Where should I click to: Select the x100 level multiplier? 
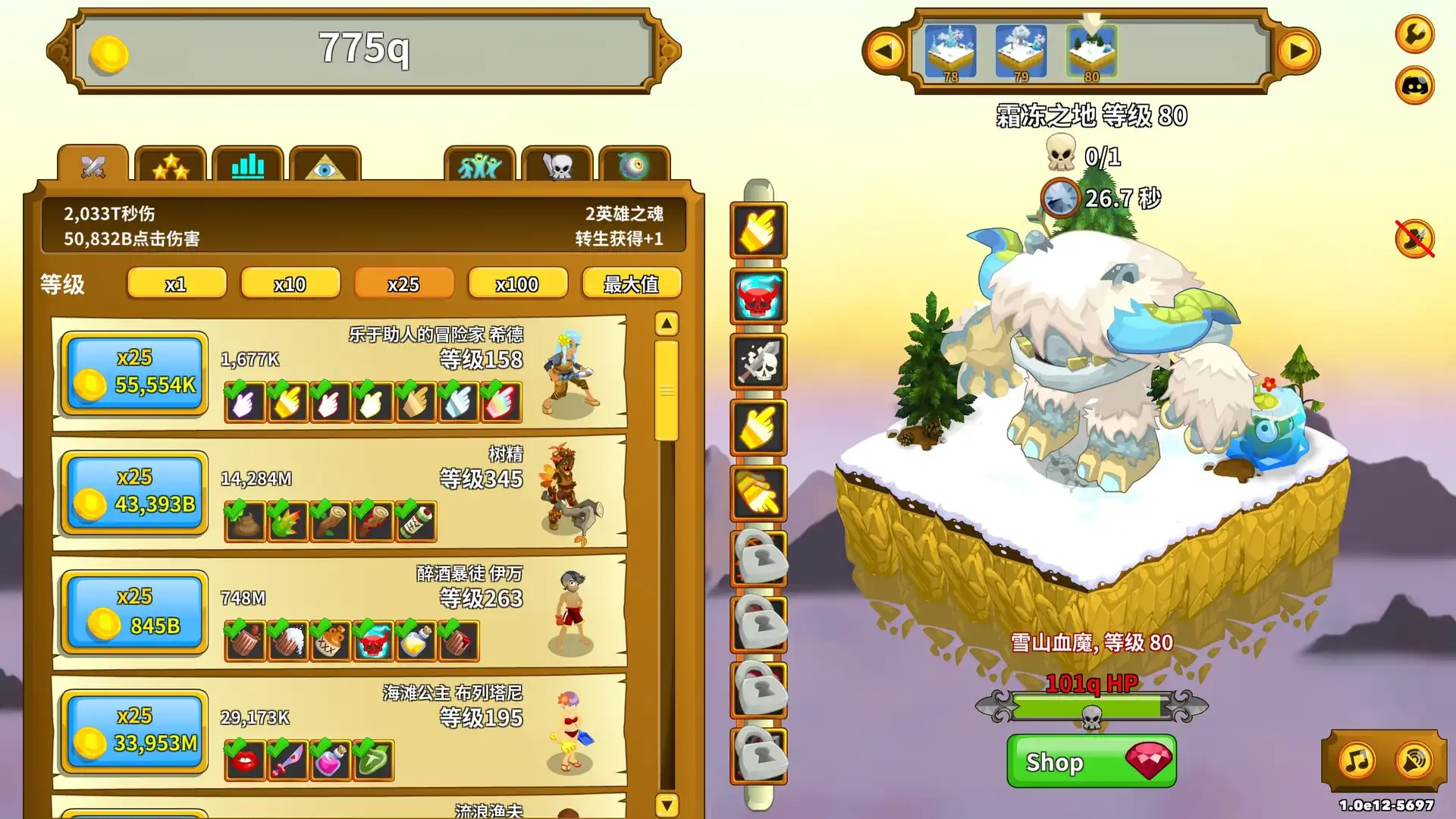pyautogui.click(x=518, y=284)
